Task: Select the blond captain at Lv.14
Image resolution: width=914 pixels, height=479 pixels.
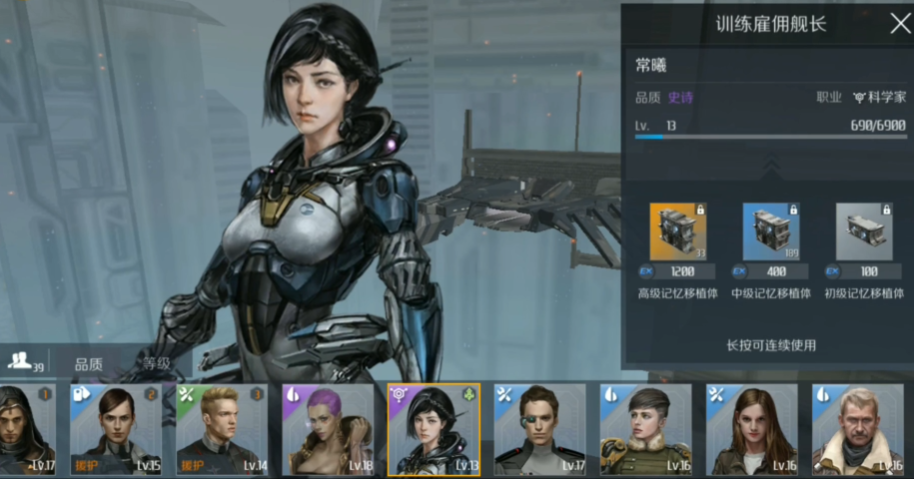Action: 222,429
